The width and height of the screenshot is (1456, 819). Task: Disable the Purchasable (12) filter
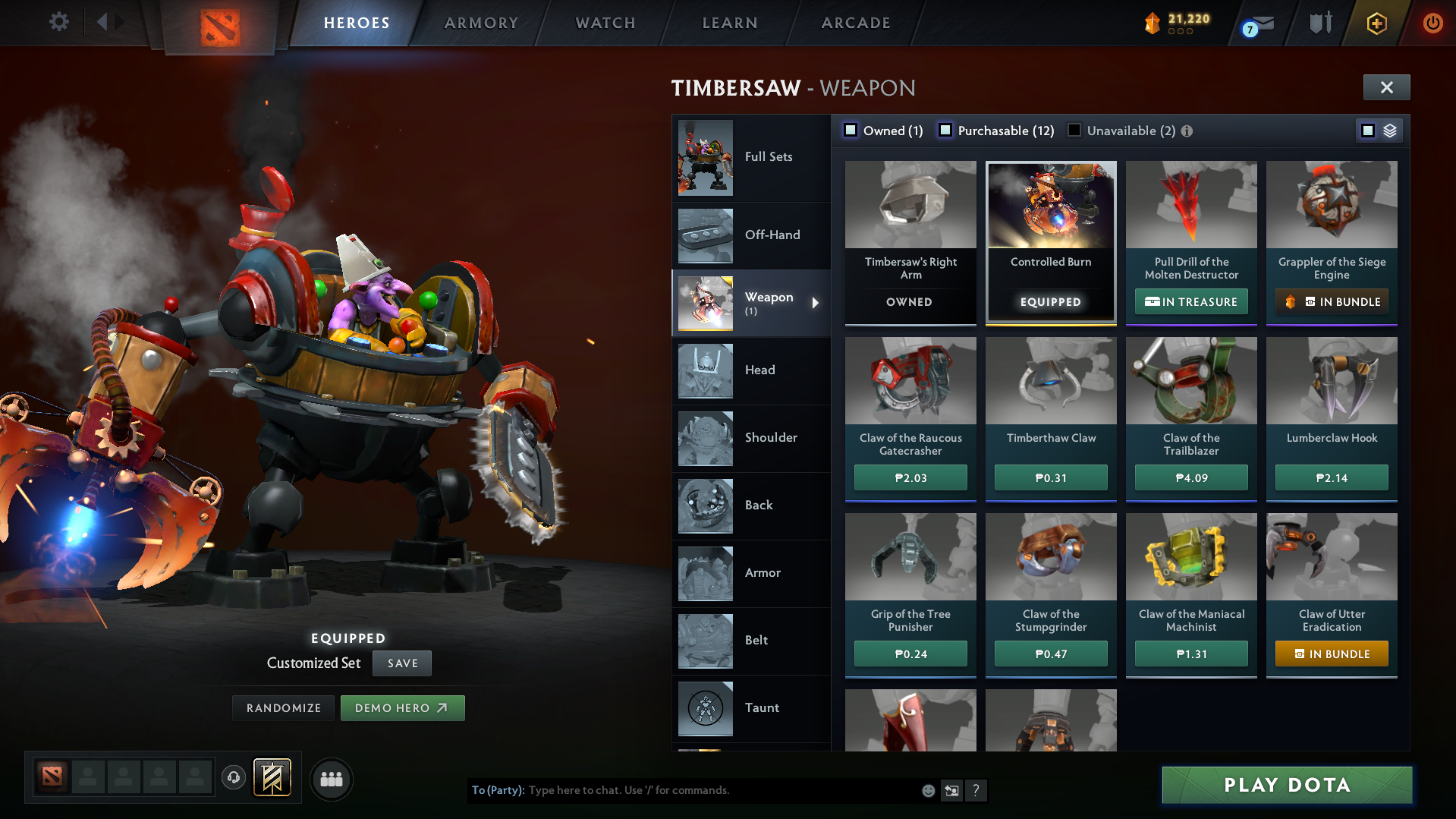(x=945, y=130)
